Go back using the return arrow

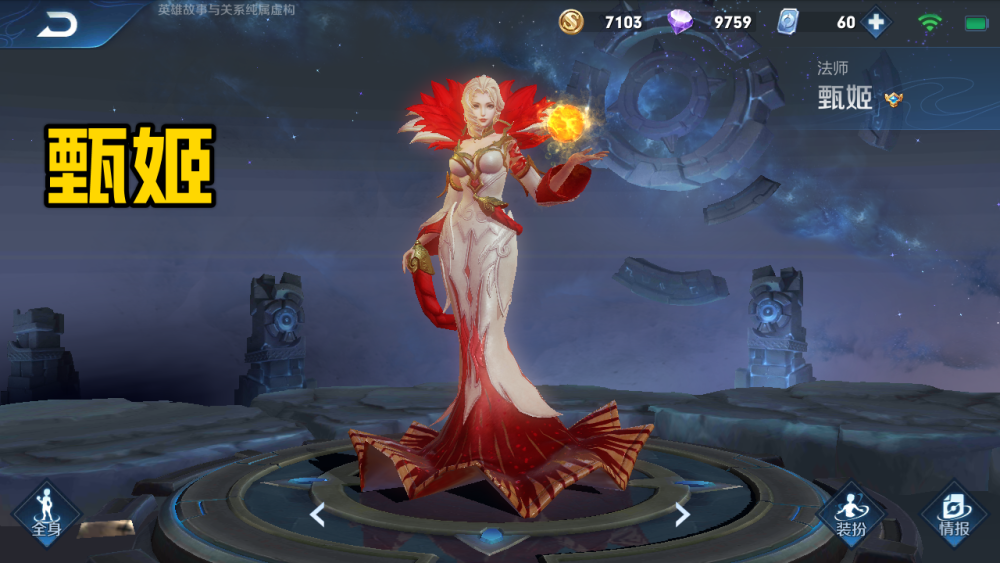[x=58, y=24]
